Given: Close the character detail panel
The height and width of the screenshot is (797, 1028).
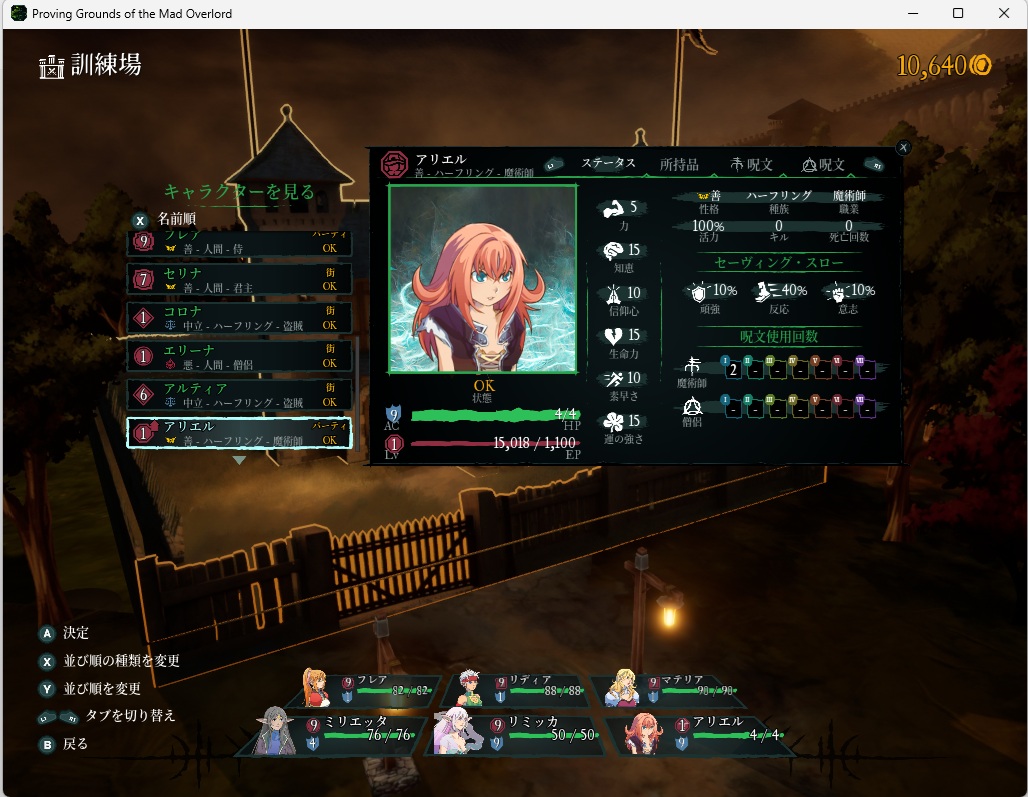Looking at the screenshot, I should (903, 148).
